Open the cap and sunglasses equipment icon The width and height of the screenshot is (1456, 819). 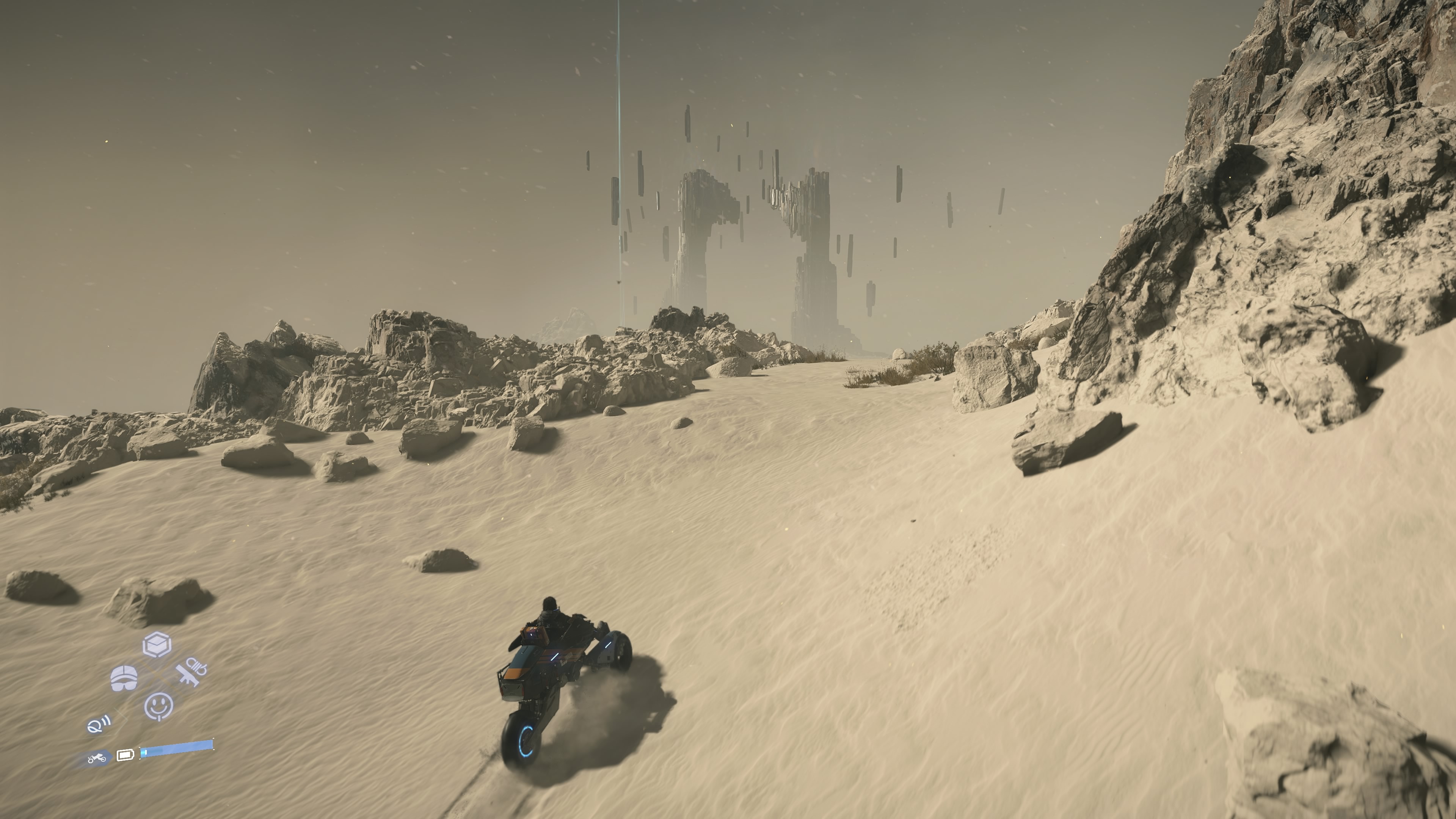(x=124, y=678)
